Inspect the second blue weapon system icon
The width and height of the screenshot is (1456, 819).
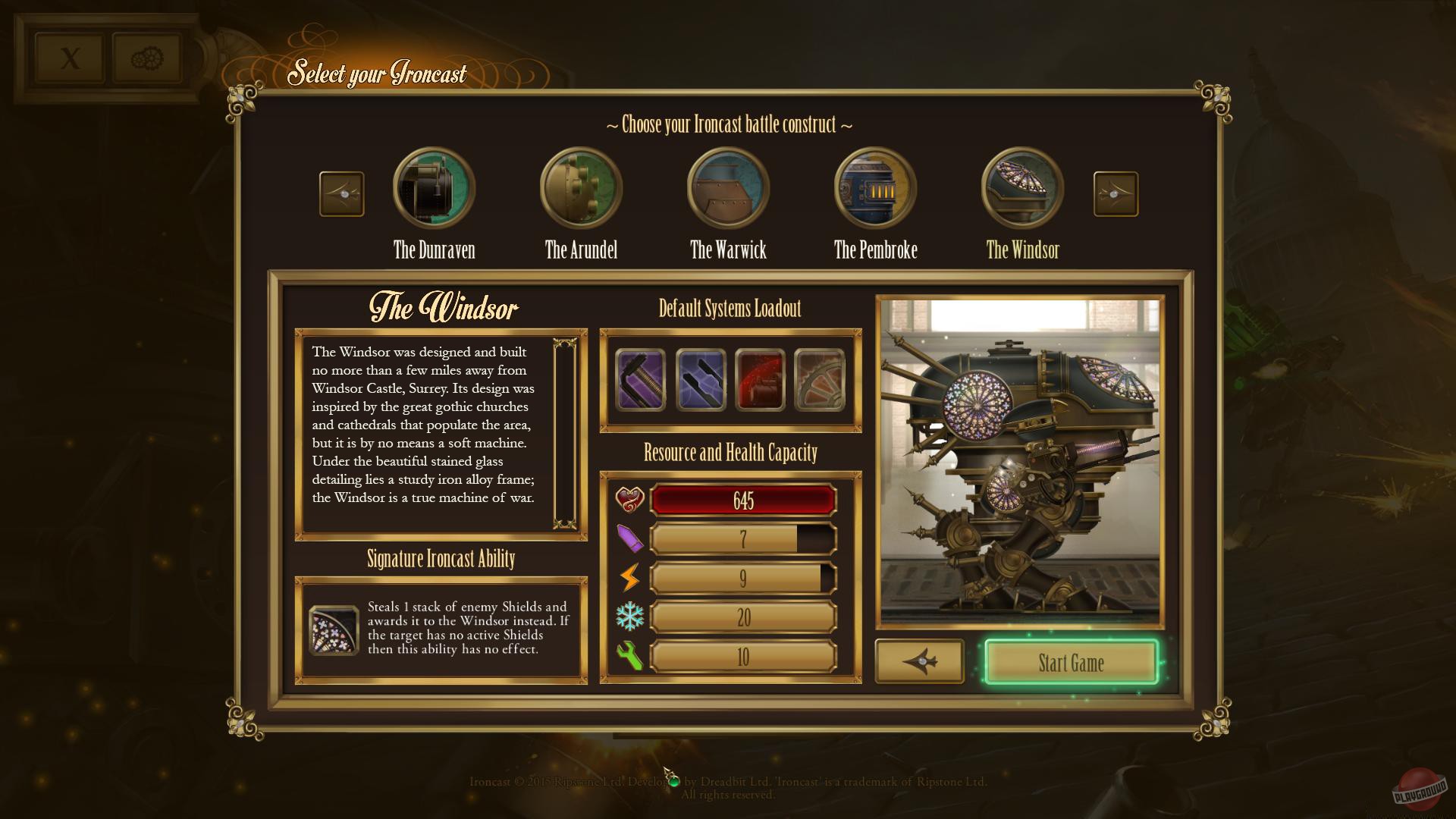coord(700,380)
